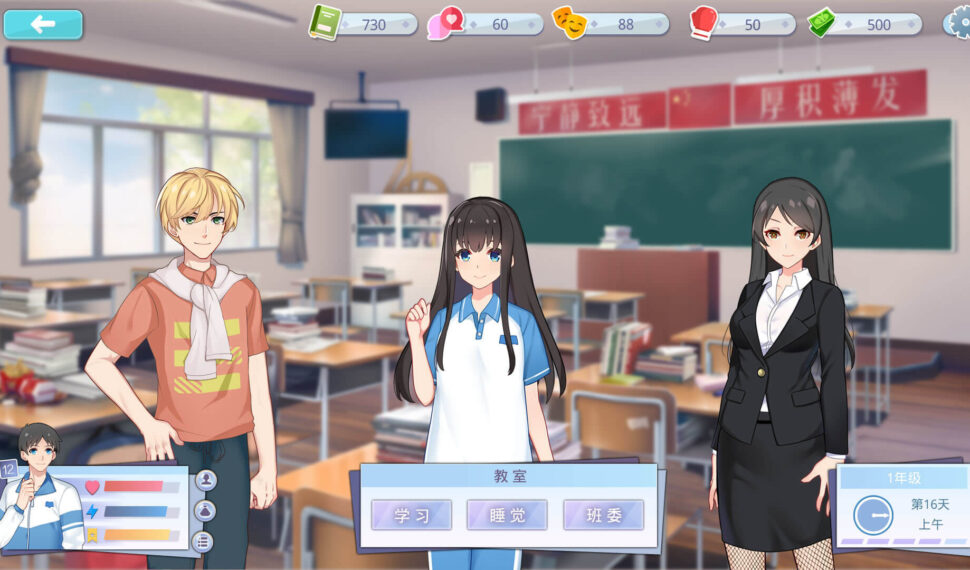The height and width of the screenshot is (570, 970).
Task: Choose the 学习 (study) classroom action
Action: click(411, 515)
